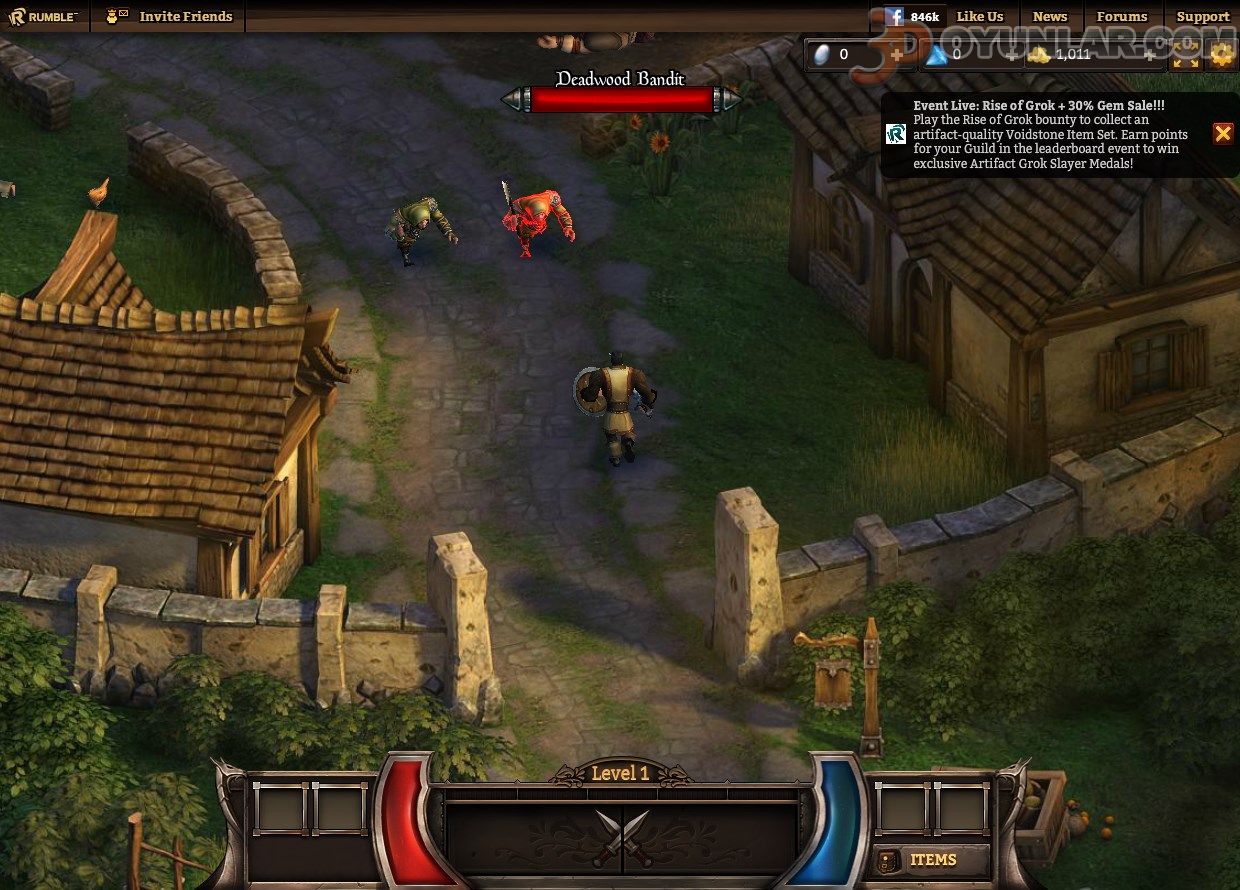The width and height of the screenshot is (1240, 890).
Task: Open the gear settings icon
Action: tap(1221, 55)
